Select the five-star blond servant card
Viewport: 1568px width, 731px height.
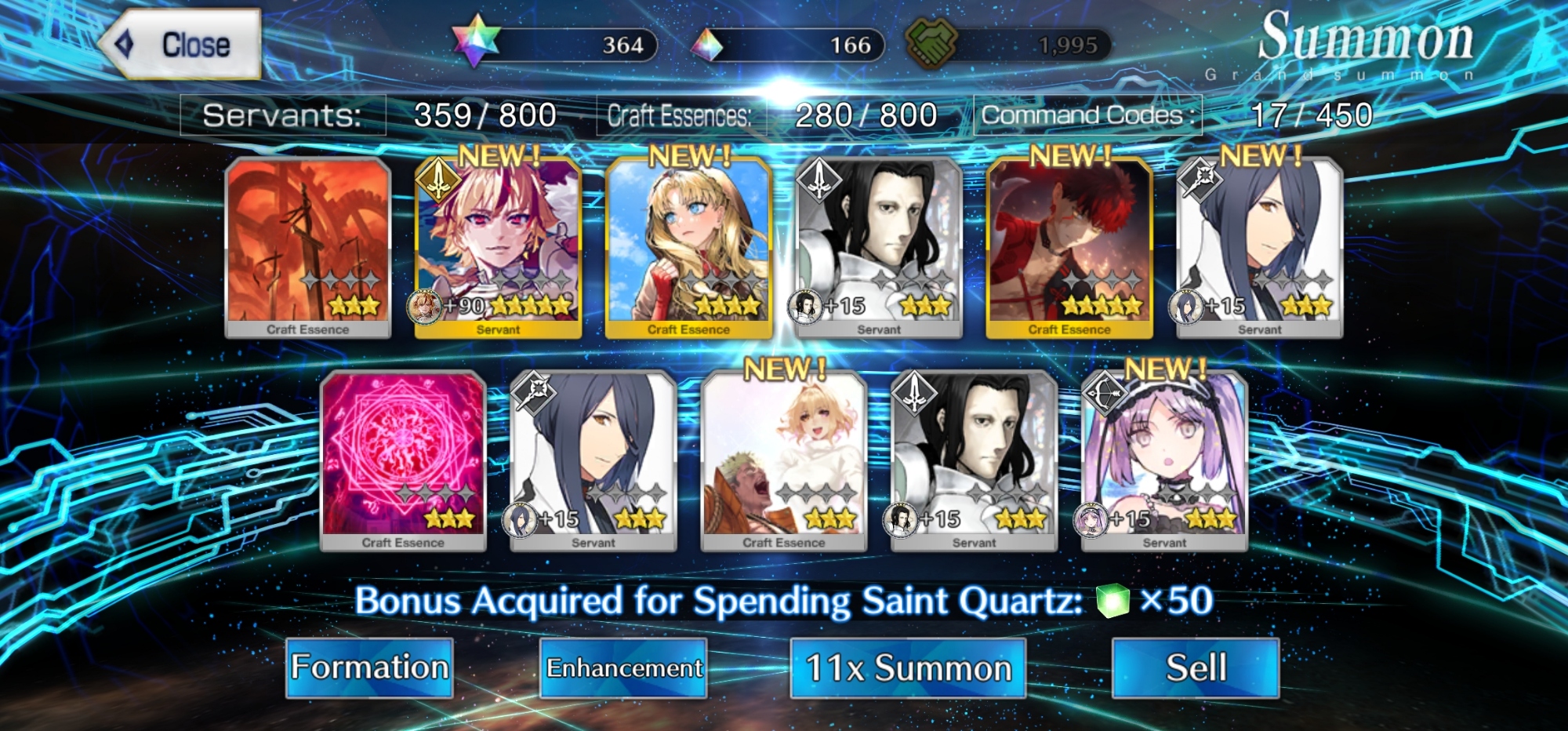(x=498, y=247)
